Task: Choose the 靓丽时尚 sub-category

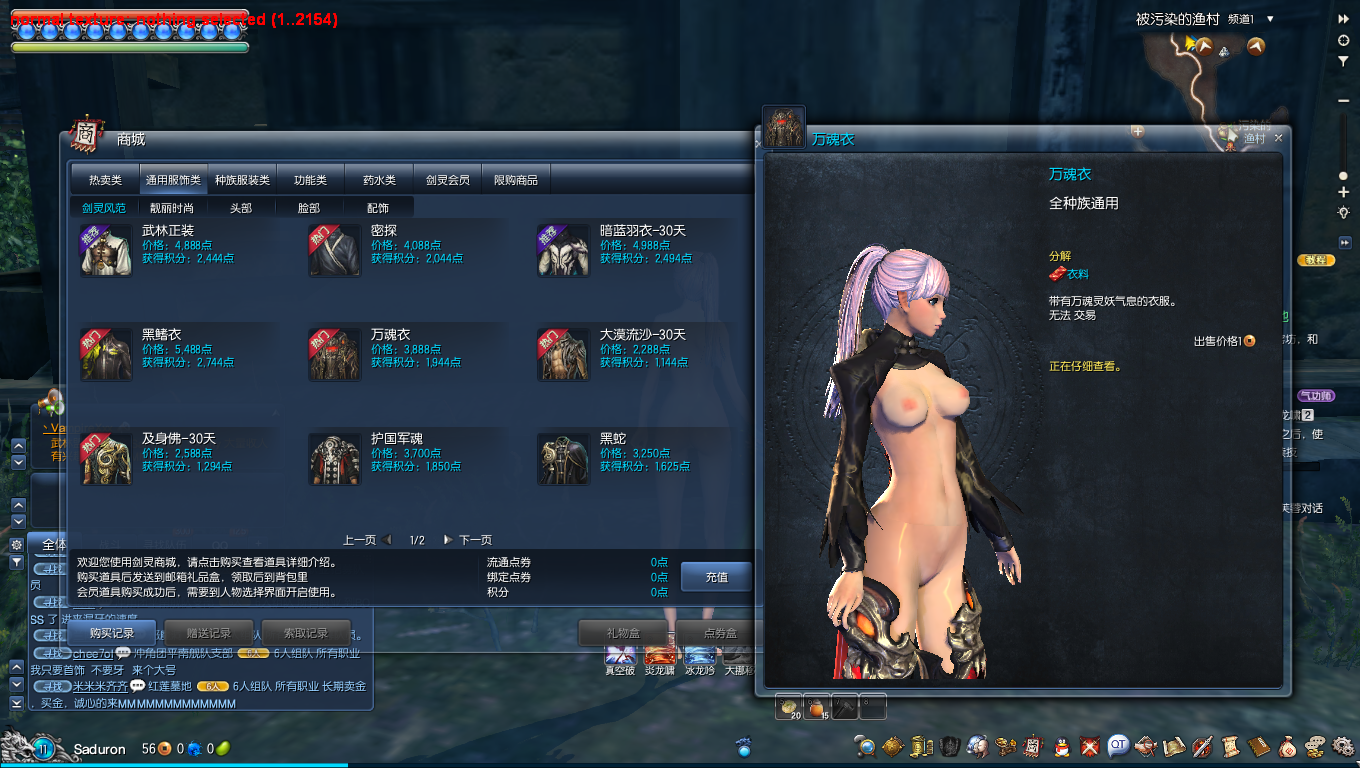Action: click(173, 208)
